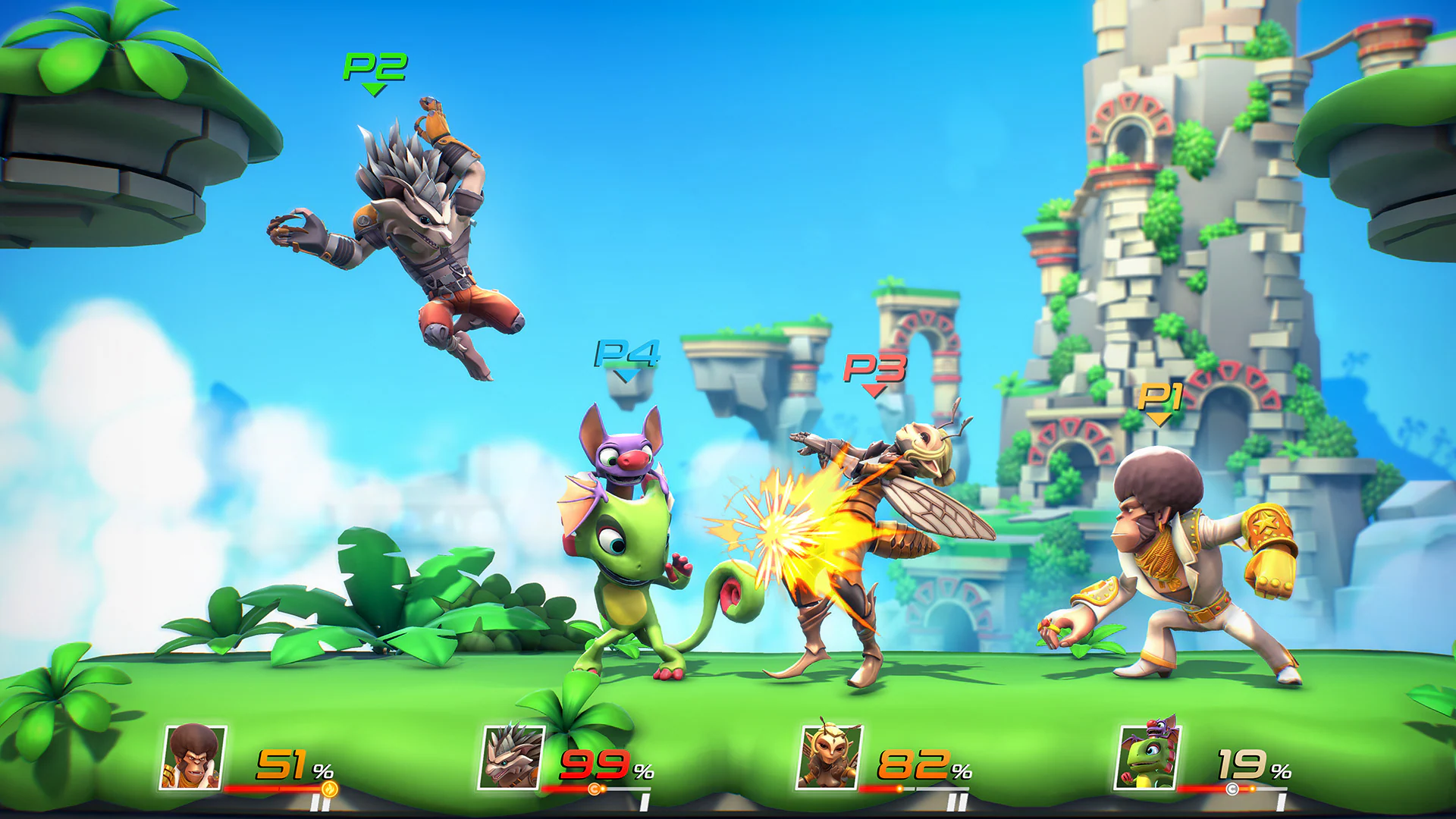Select the 82% damage display

pyautogui.click(x=918, y=763)
